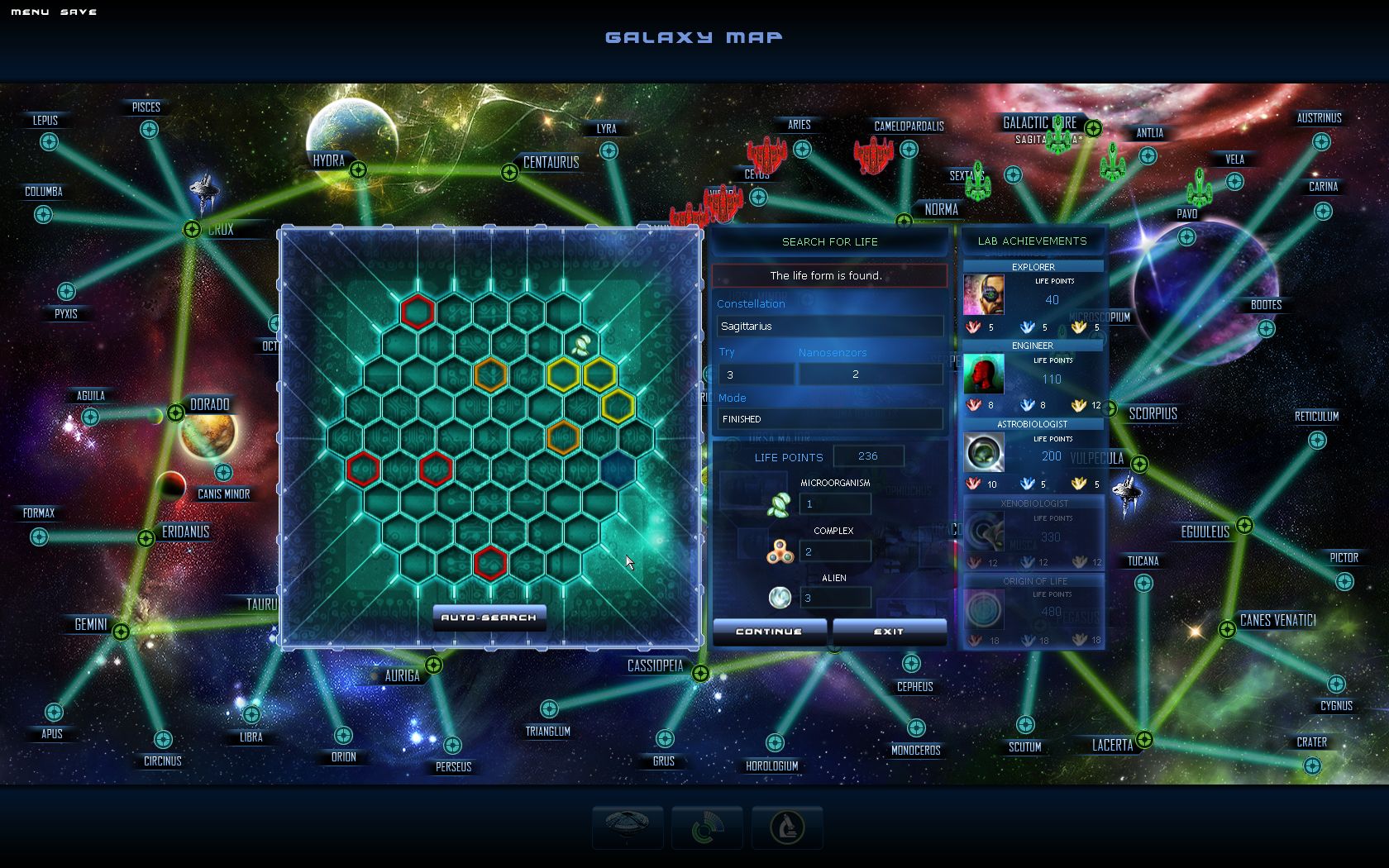Open the Menu item in top-left corner

[x=28, y=12]
